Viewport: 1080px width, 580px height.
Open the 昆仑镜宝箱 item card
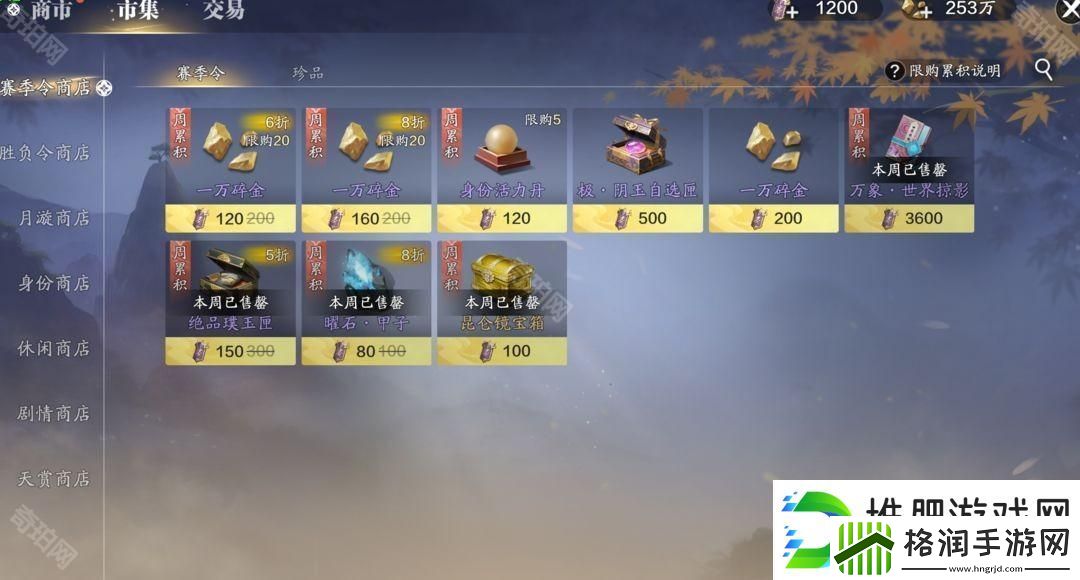(502, 302)
